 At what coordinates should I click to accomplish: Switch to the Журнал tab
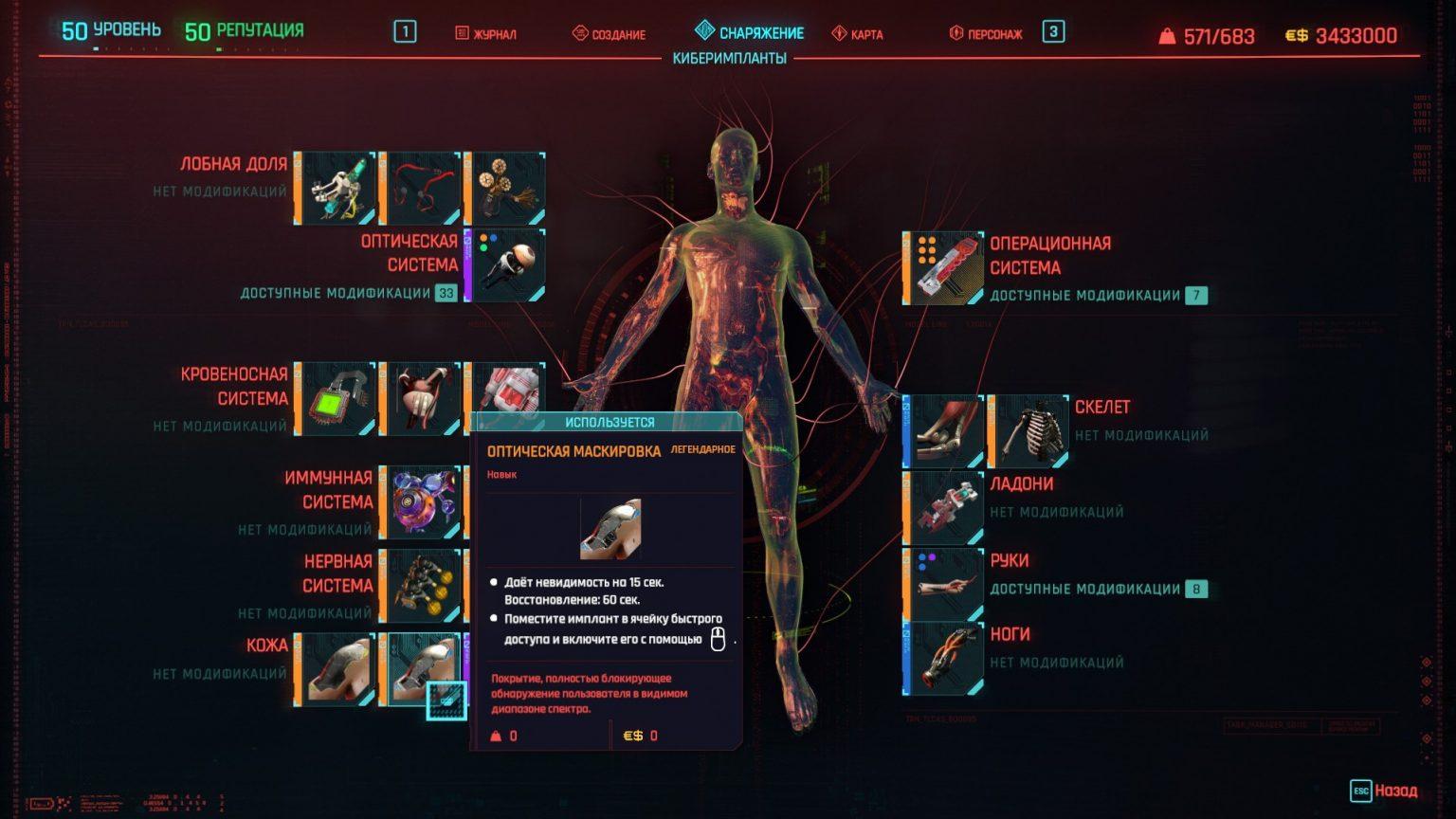coord(486,34)
